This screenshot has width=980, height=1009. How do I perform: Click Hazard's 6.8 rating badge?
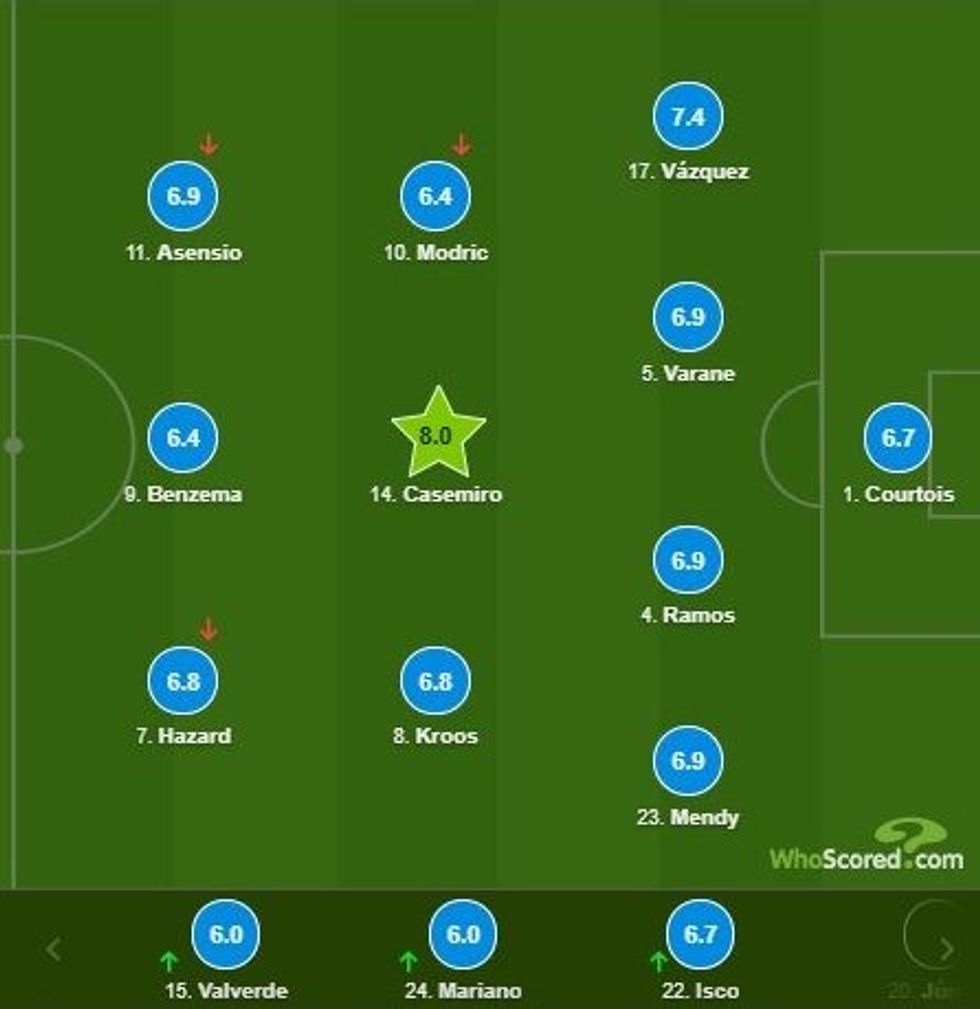[x=183, y=681]
